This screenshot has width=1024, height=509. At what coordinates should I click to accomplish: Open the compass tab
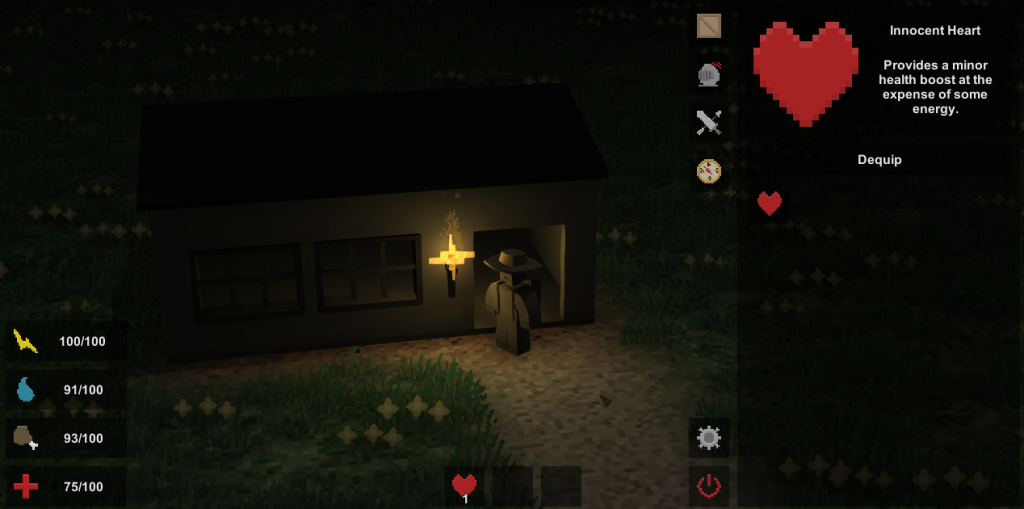709,171
